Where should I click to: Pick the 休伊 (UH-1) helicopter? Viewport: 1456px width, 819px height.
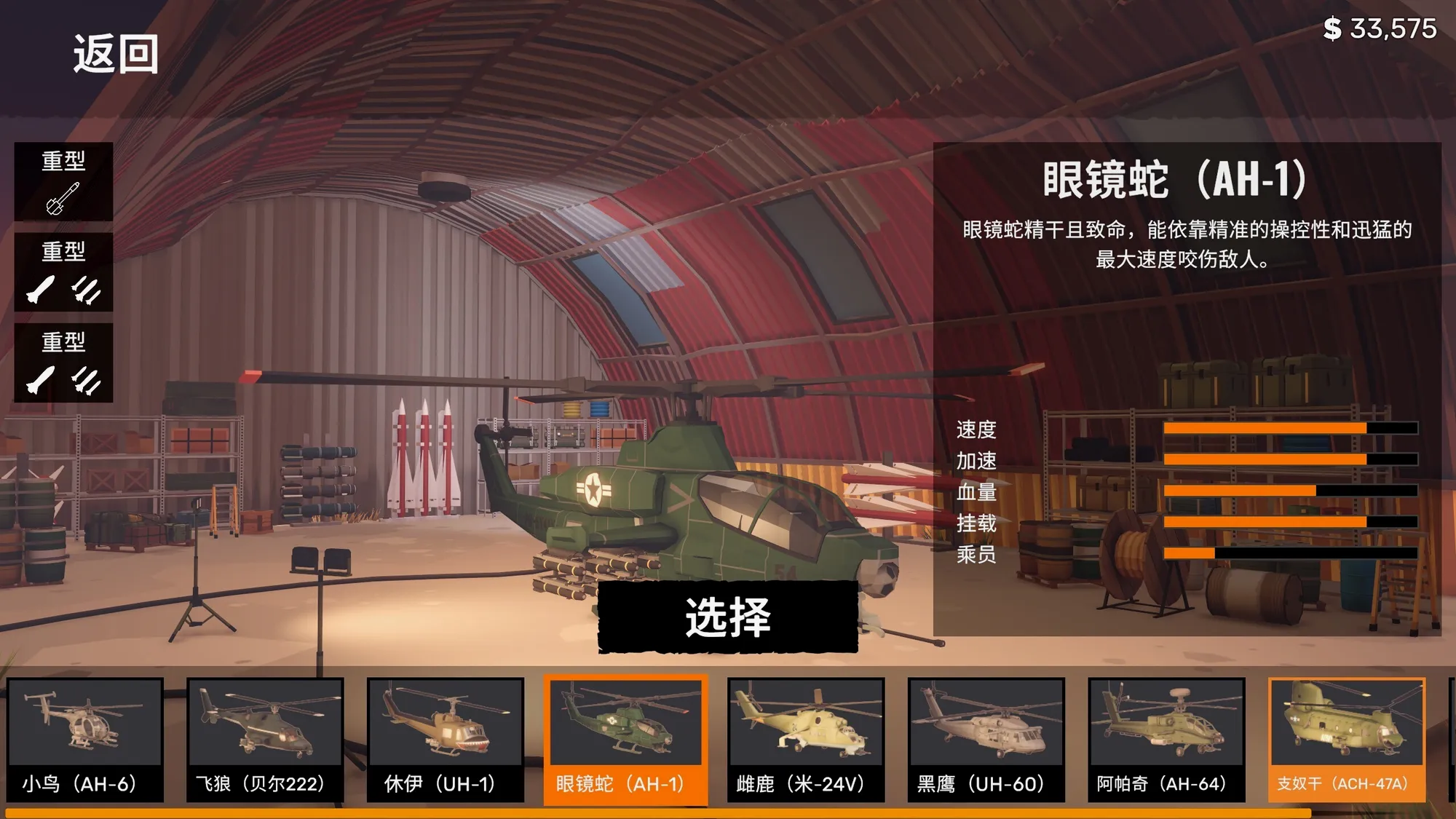pos(445,739)
